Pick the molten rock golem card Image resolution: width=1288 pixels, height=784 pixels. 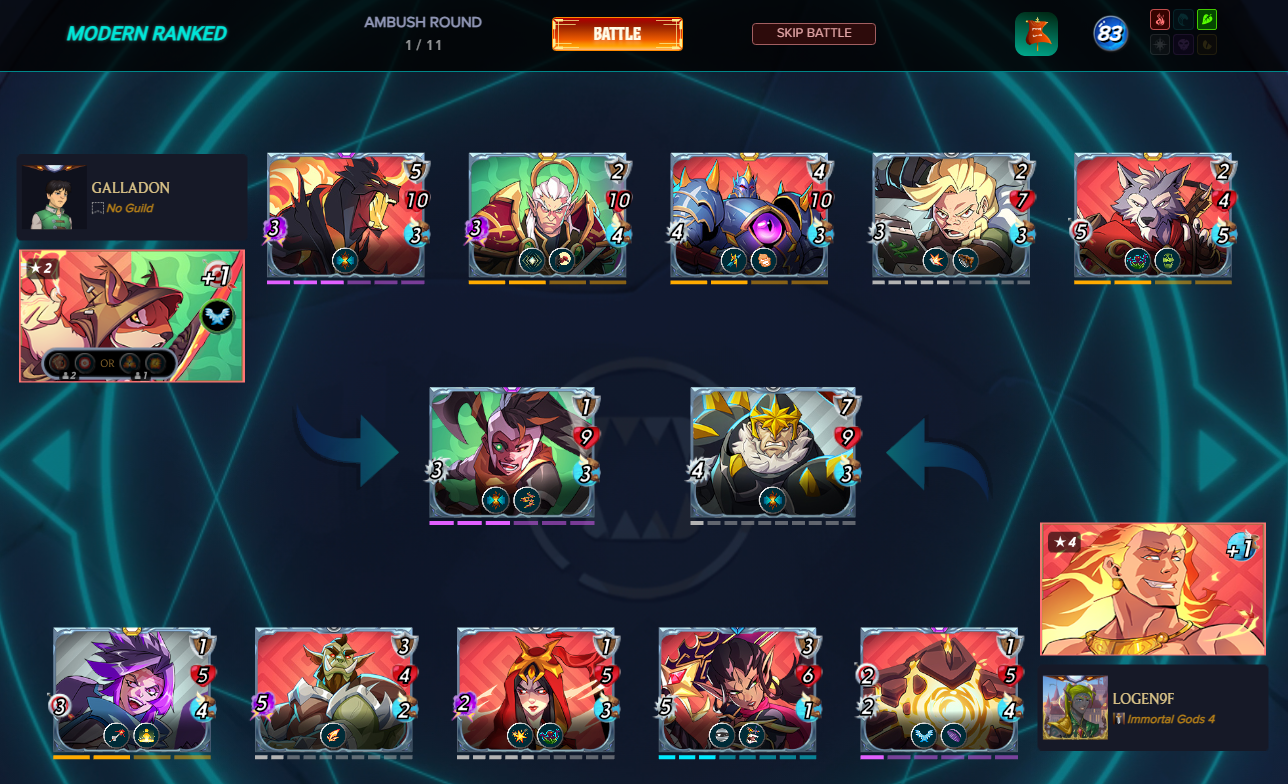point(940,690)
